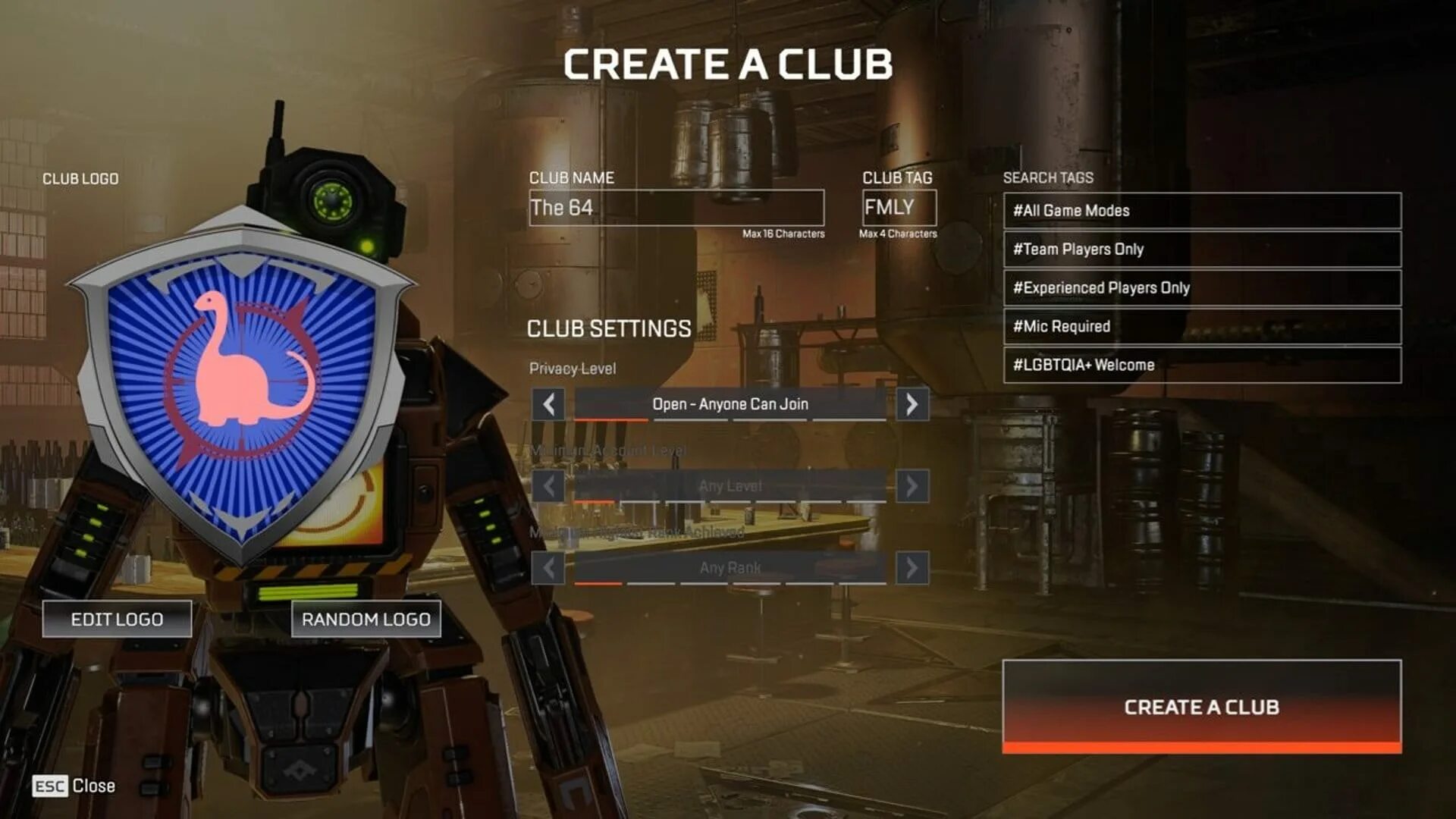Pick the #Mic Required search tag
Viewport: 1456px width, 819px height.
point(1202,327)
